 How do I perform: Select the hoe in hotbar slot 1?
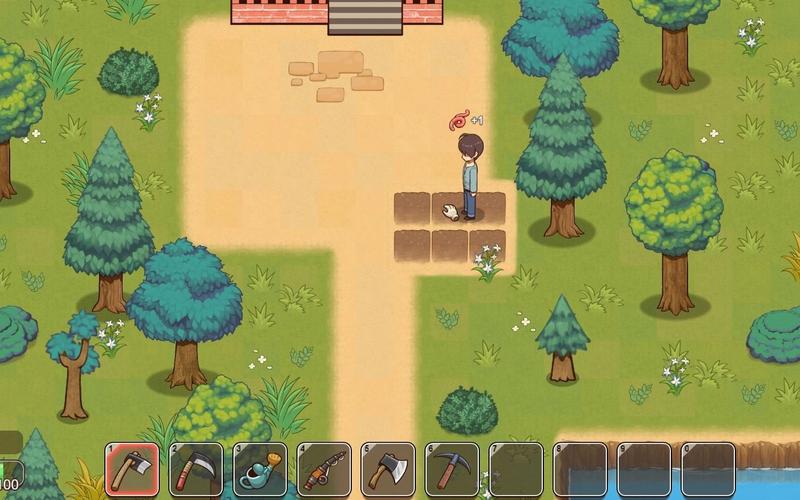(x=132, y=468)
